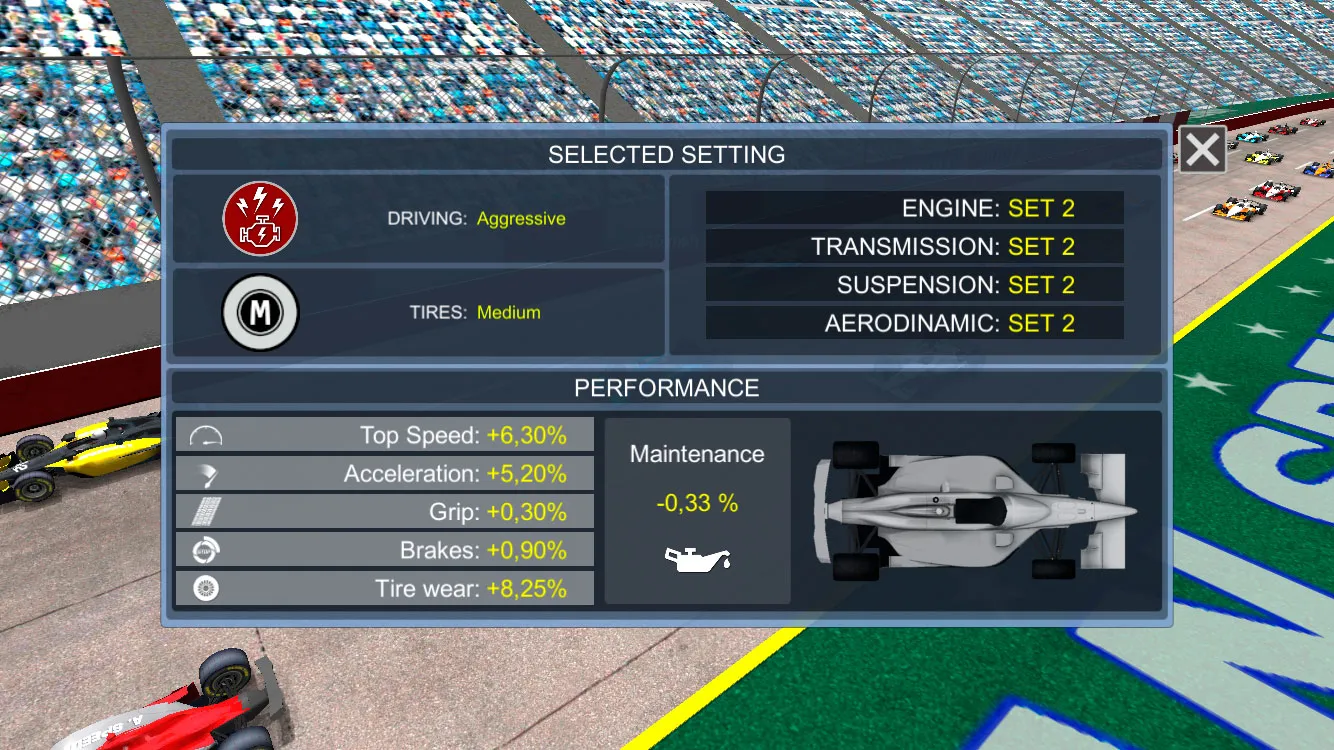Image resolution: width=1334 pixels, height=750 pixels.
Task: Click the red aggressive driving engine icon
Action: (259, 218)
